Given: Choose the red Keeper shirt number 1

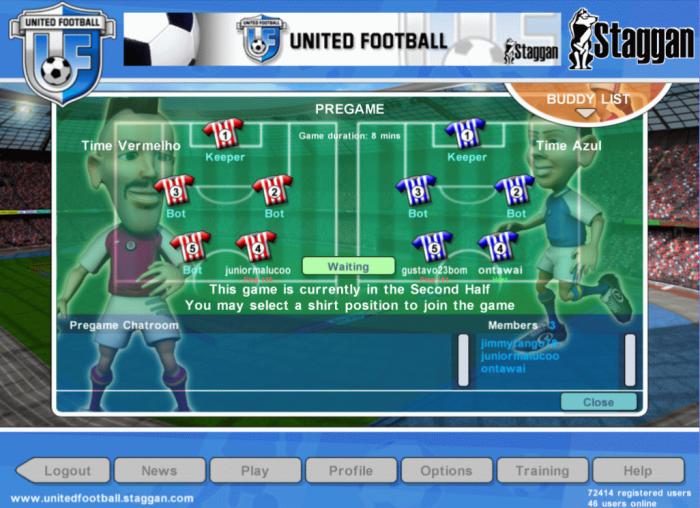Looking at the screenshot, I should coord(223,133).
